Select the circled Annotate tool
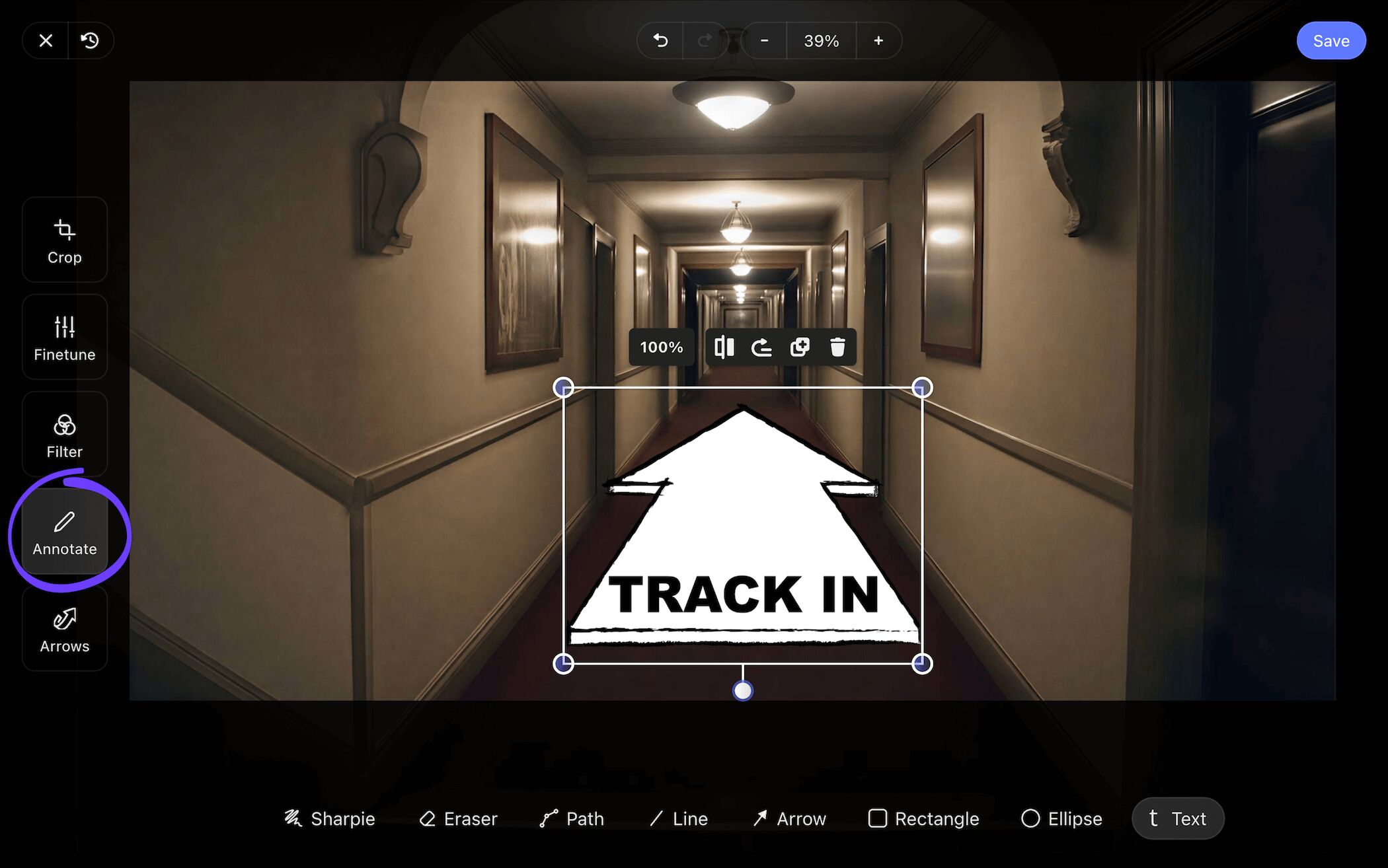The width and height of the screenshot is (1388, 868). [64, 532]
